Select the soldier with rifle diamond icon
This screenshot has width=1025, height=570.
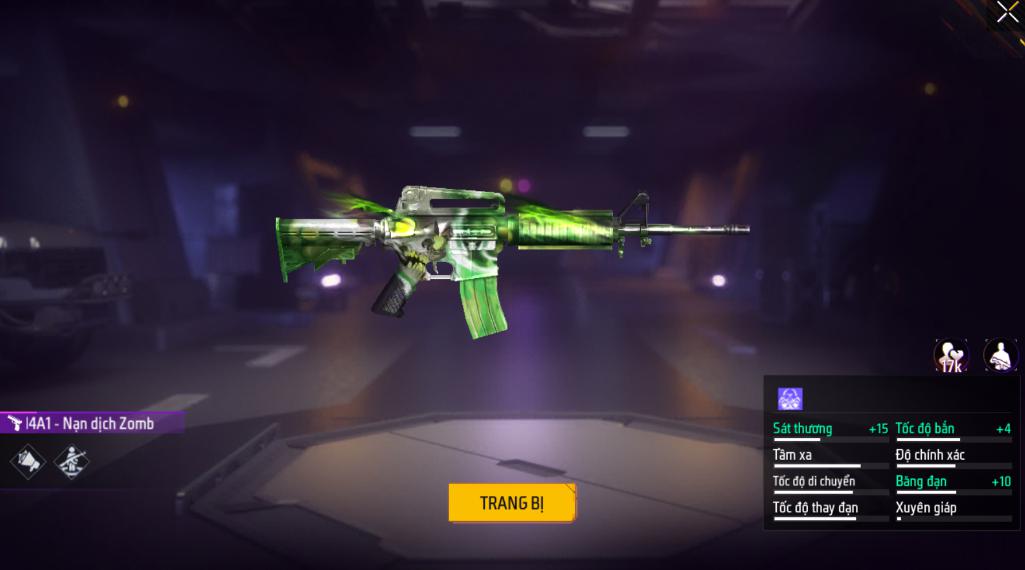tap(72, 461)
